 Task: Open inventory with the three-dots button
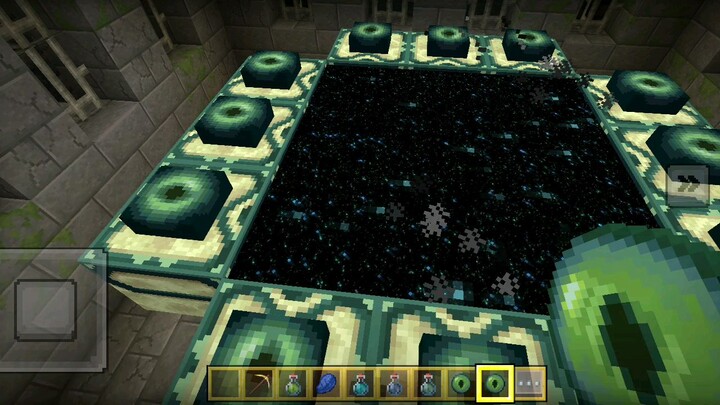[x=528, y=384]
